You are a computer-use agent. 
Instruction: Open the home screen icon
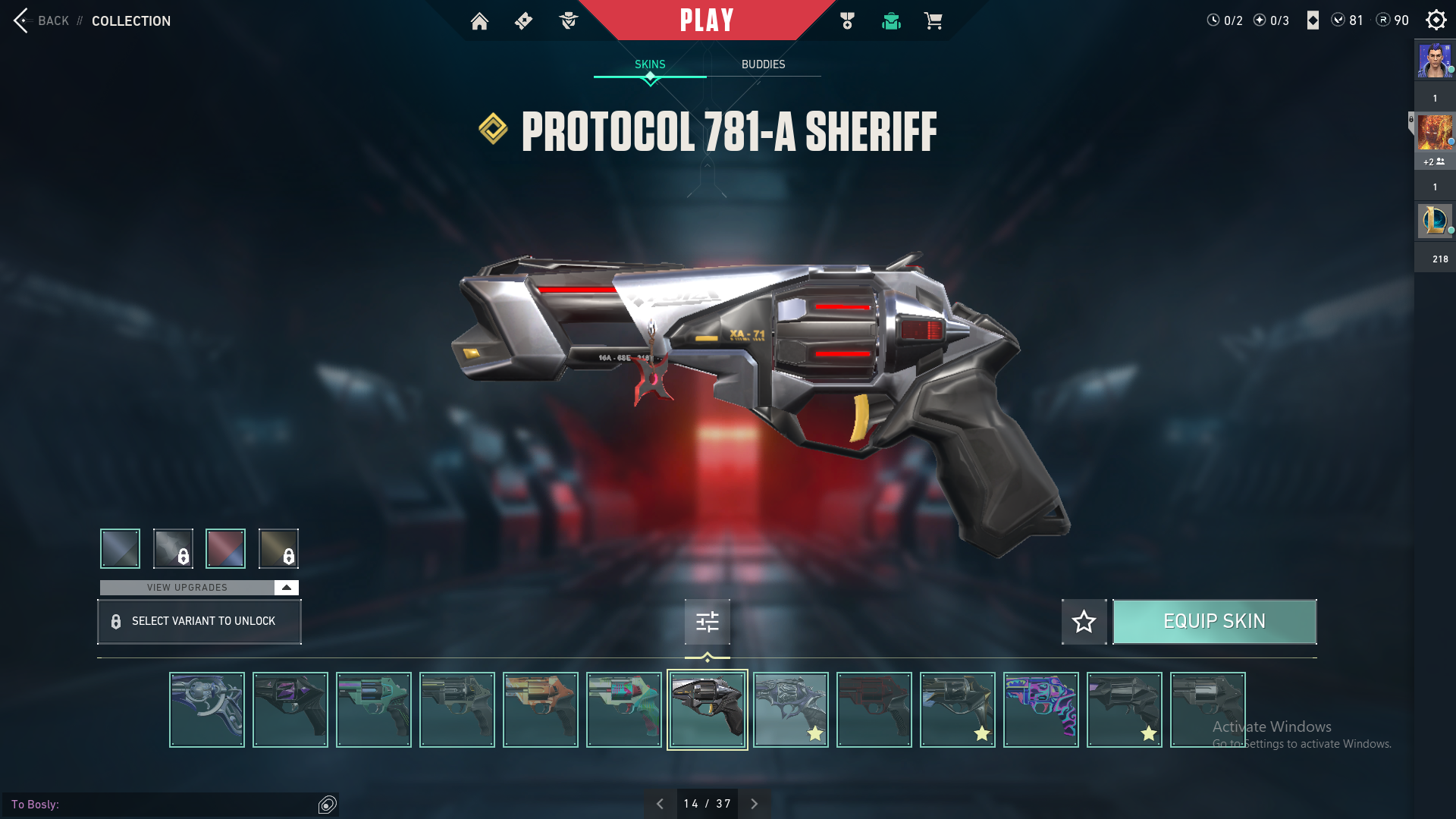coord(479,21)
